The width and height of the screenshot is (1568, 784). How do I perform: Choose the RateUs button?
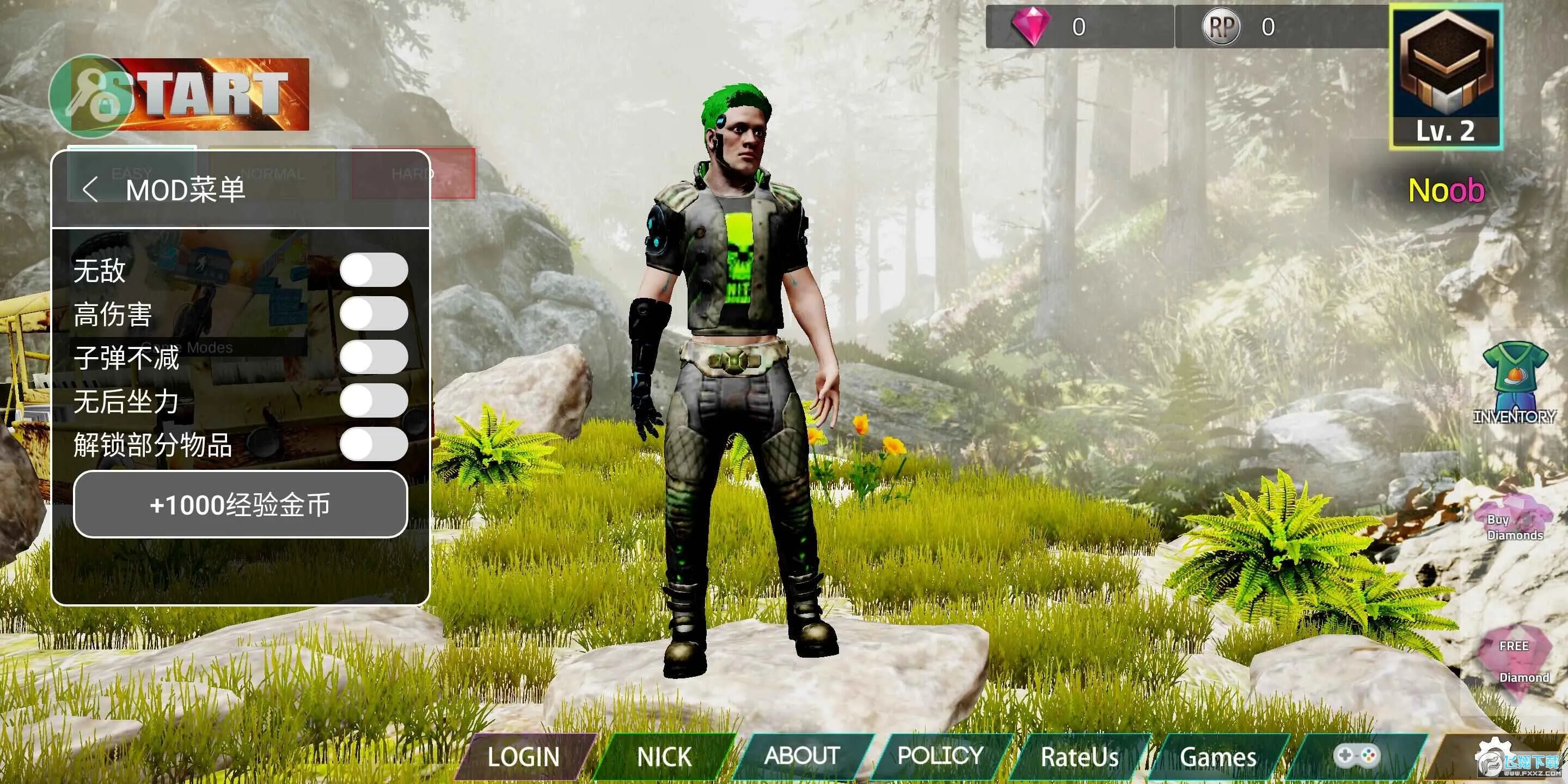[x=1079, y=757]
